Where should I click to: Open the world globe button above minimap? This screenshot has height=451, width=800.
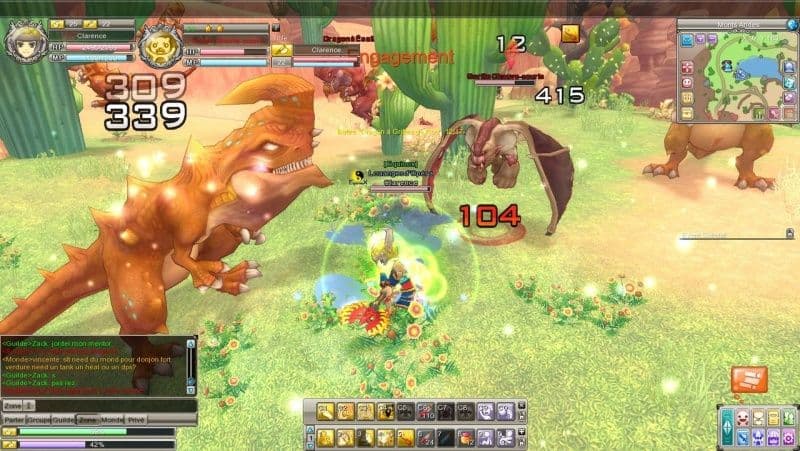792,24
